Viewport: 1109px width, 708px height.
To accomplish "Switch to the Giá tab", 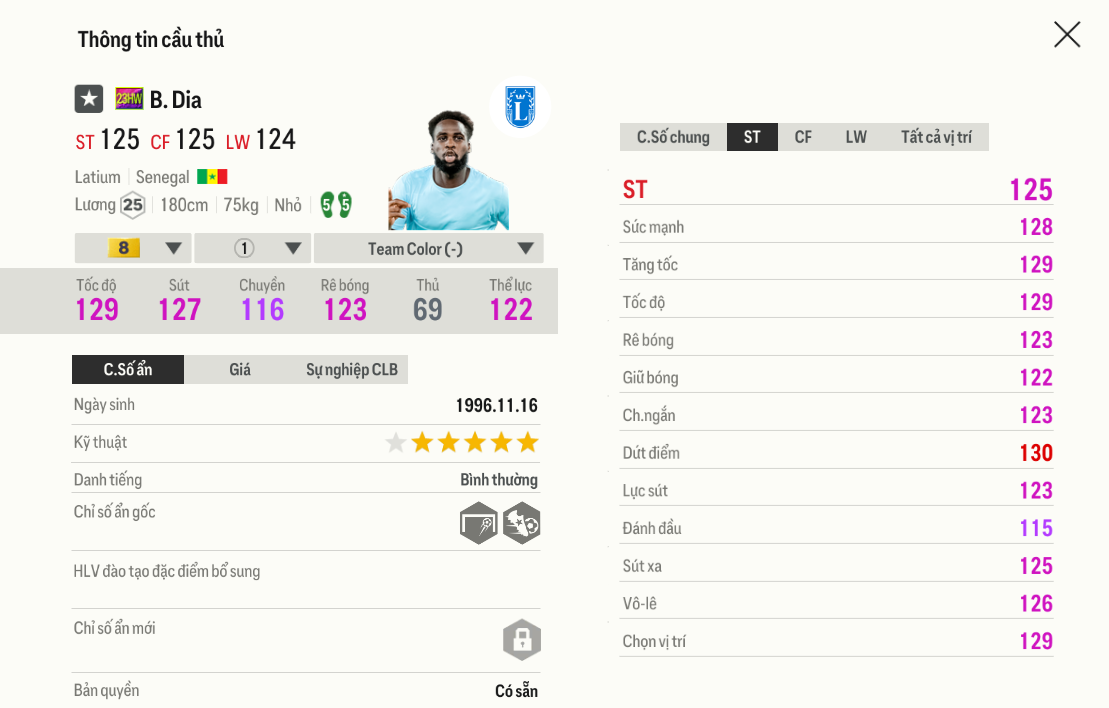I will coord(240,370).
